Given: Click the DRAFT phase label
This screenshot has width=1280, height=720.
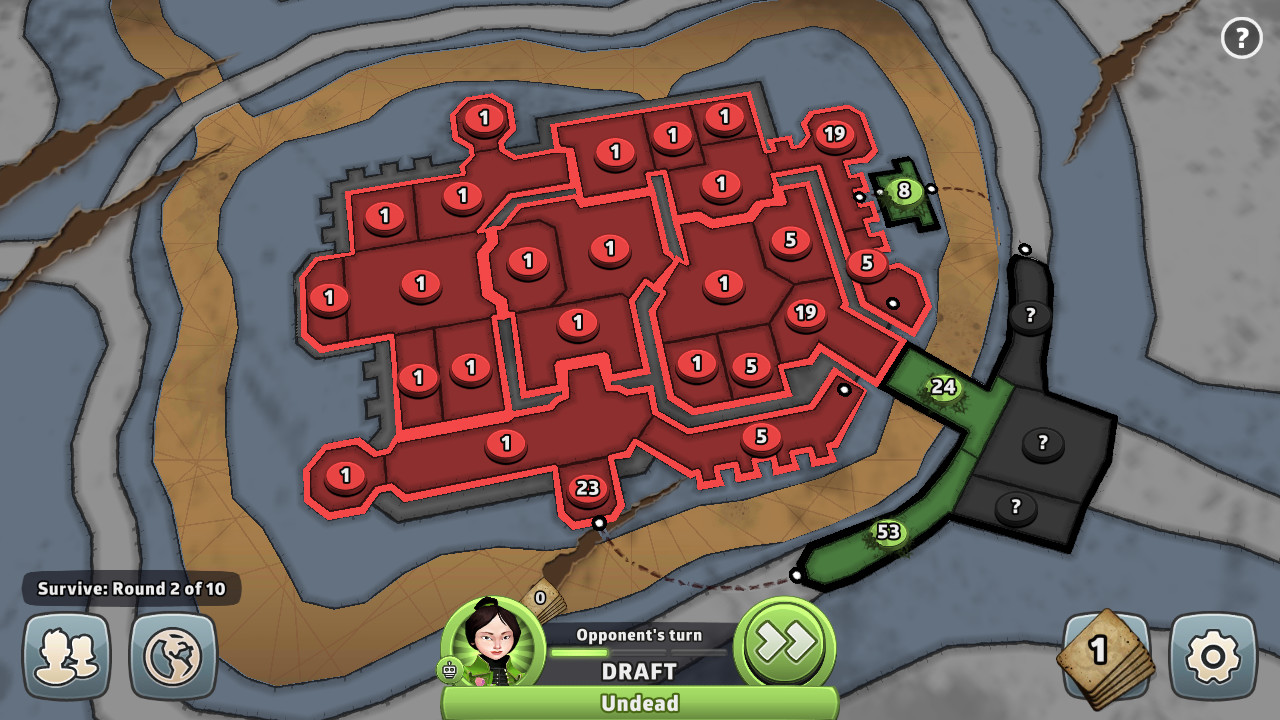Looking at the screenshot, I should coord(640,673).
